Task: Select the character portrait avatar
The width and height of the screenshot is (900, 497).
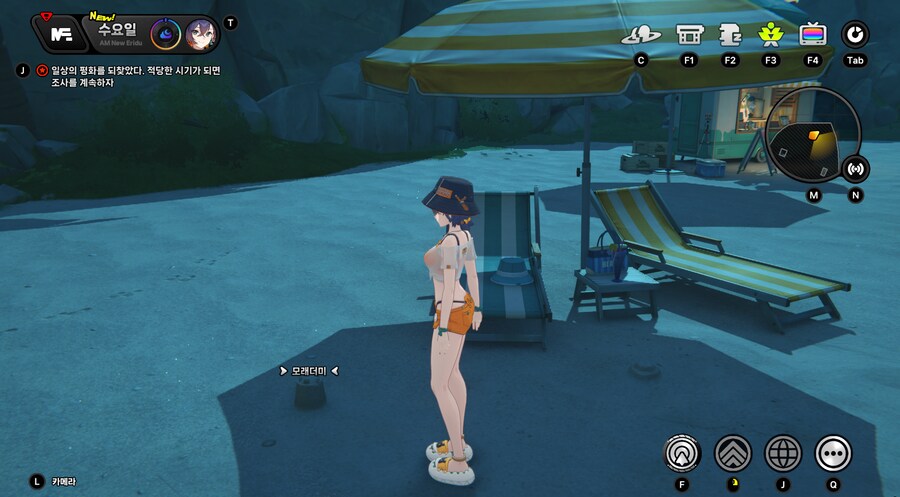Action: pyautogui.click(x=200, y=34)
